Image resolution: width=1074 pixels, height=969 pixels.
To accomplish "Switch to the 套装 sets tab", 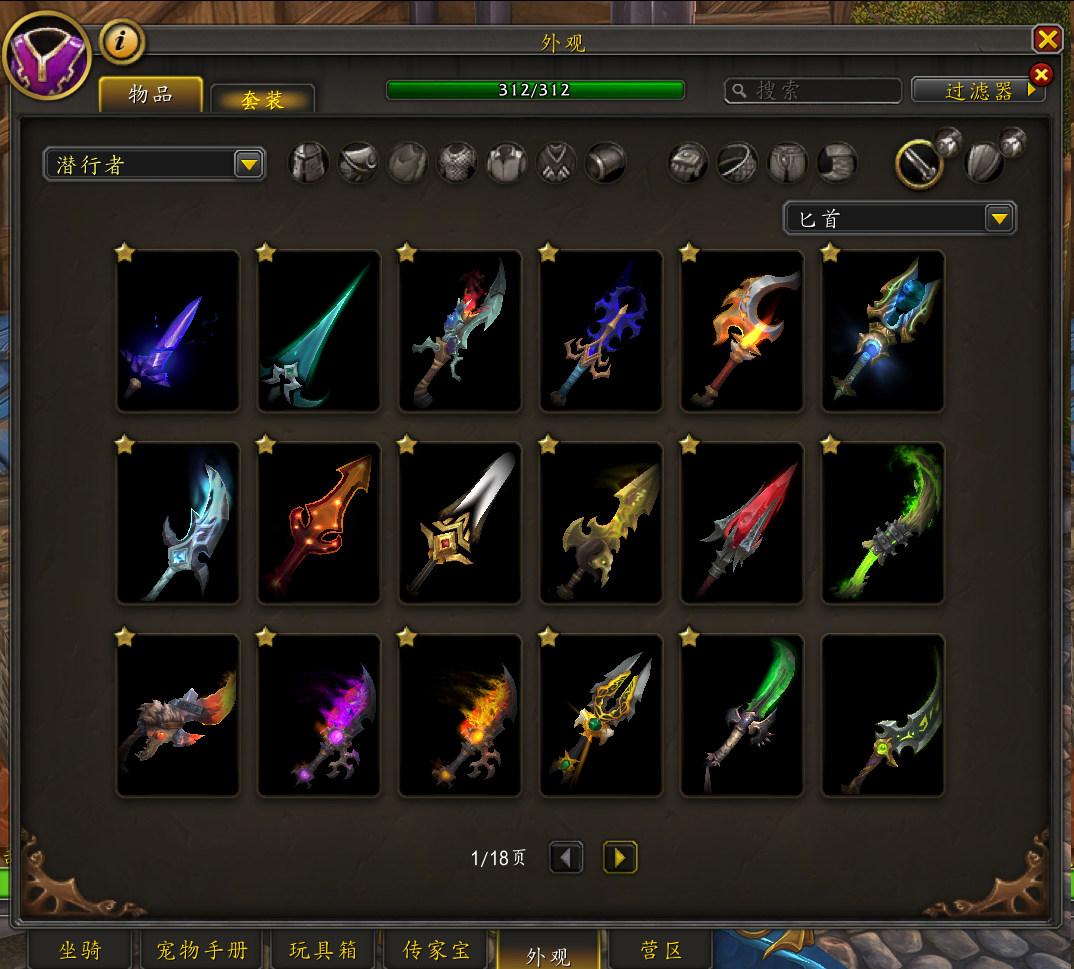I will pos(262,100).
